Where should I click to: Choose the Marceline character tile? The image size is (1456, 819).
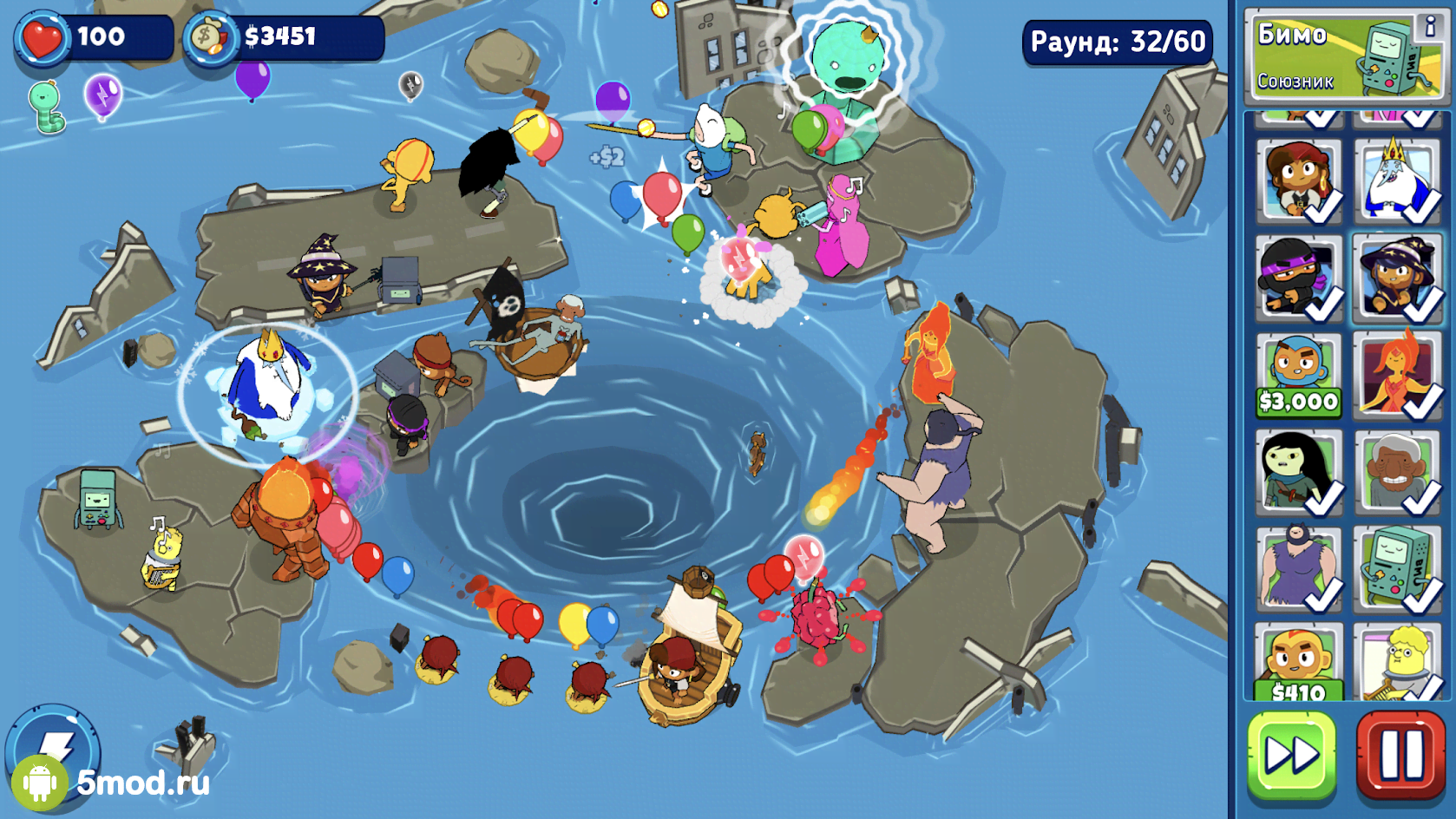pos(1298,471)
